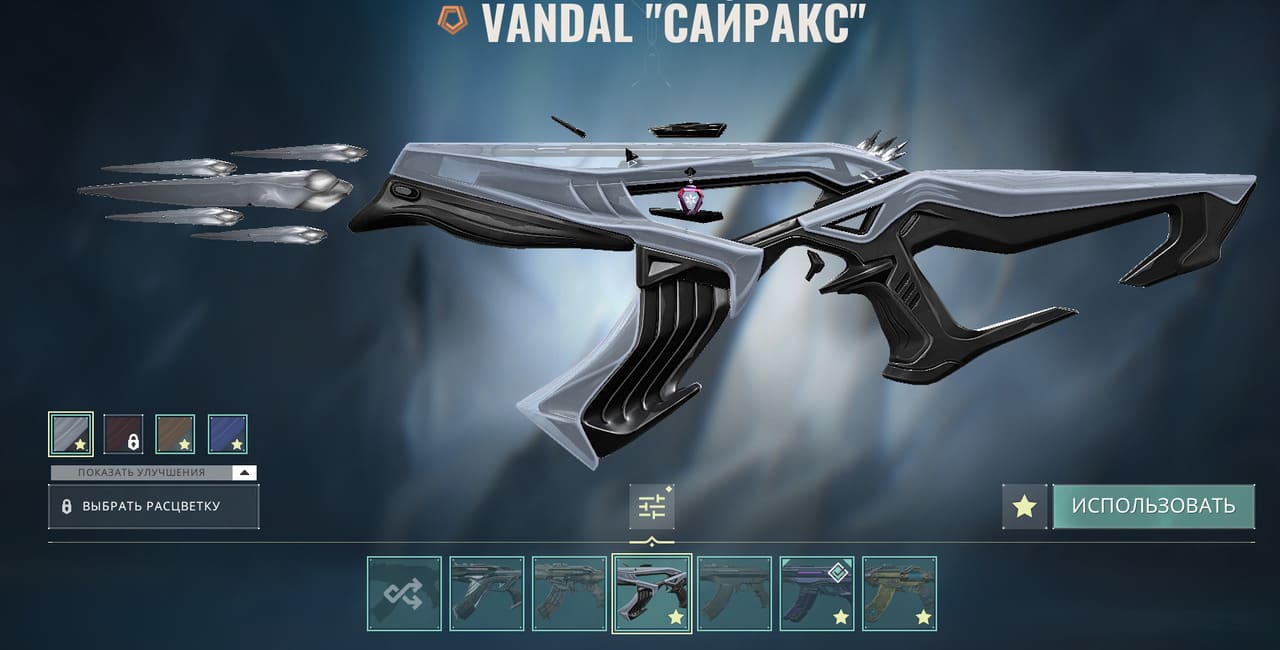Choose the locked dark red variant swatch

click(x=123, y=434)
